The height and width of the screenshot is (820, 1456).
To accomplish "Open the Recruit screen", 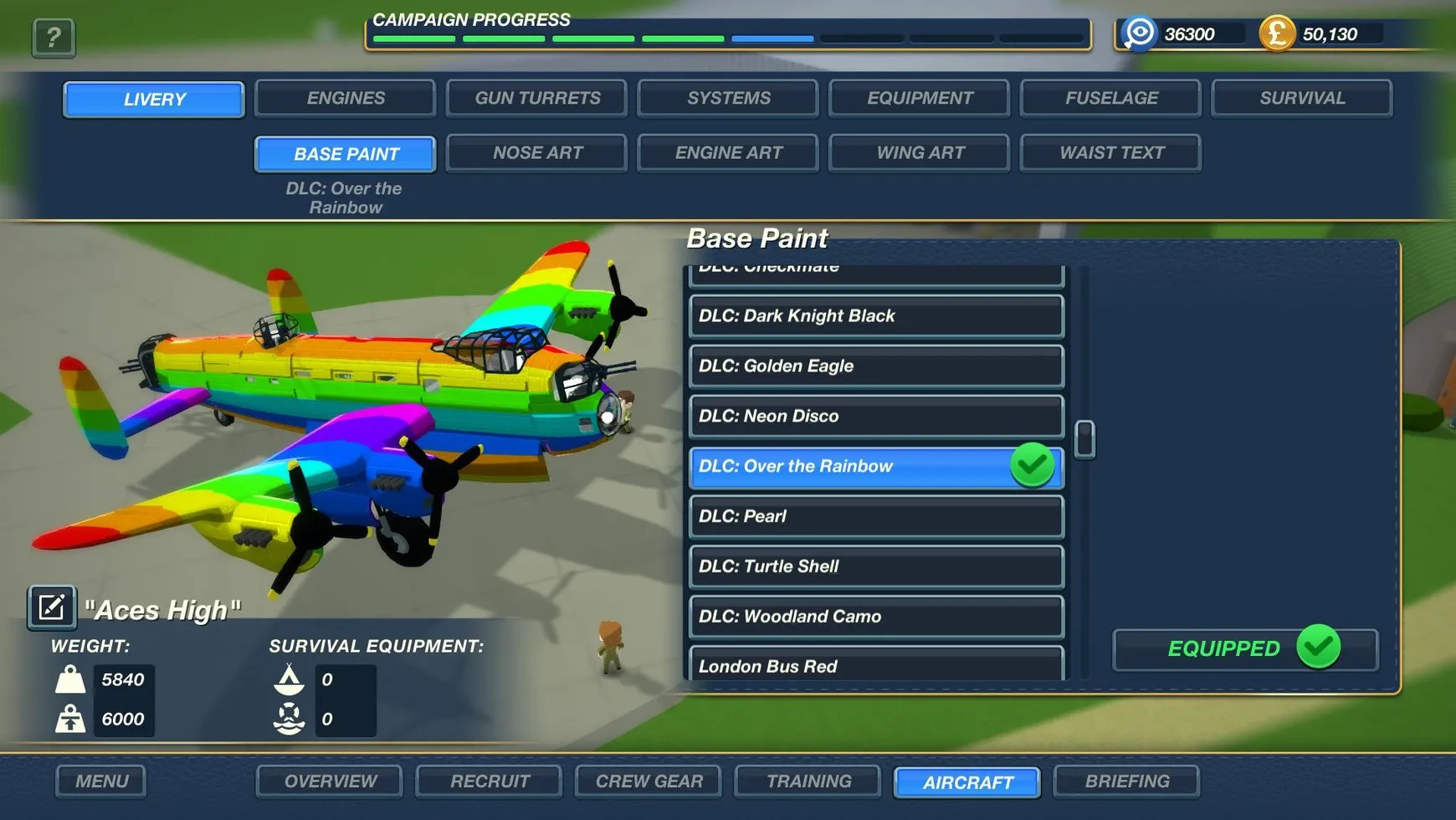I will point(488,781).
